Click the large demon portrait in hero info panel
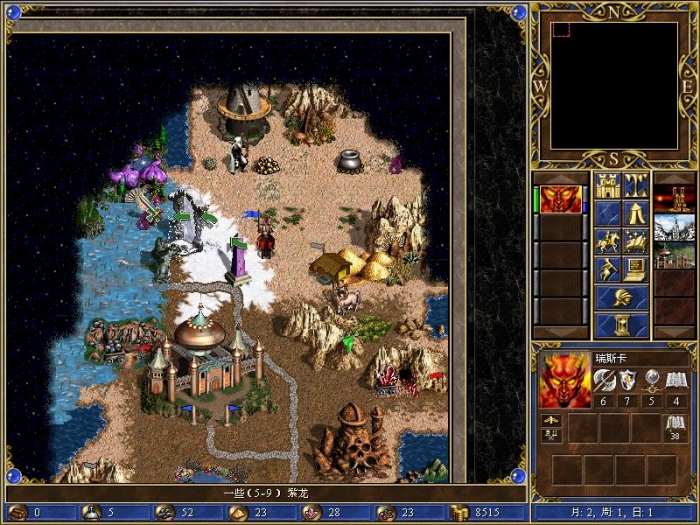 [x=564, y=380]
